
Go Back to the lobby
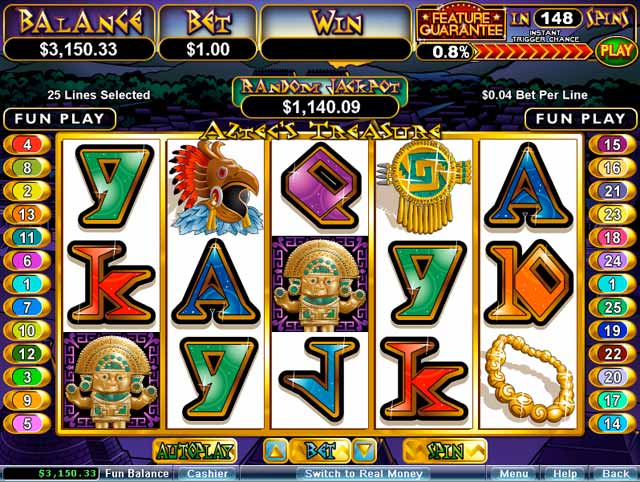coord(615,473)
